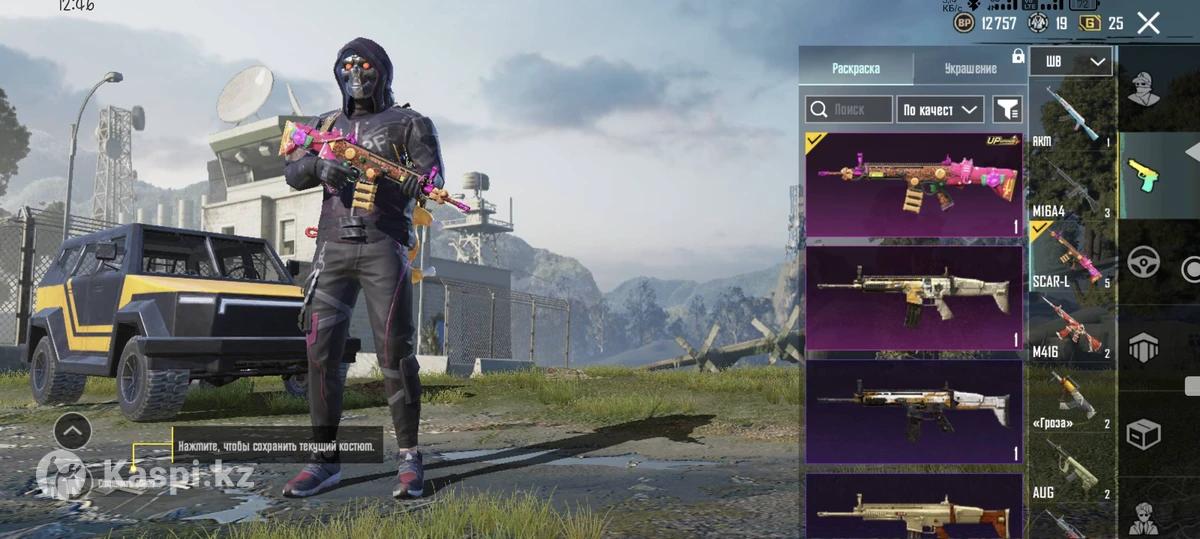Open the Украшение tab
This screenshot has height=539, width=1200.
[970, 68]
